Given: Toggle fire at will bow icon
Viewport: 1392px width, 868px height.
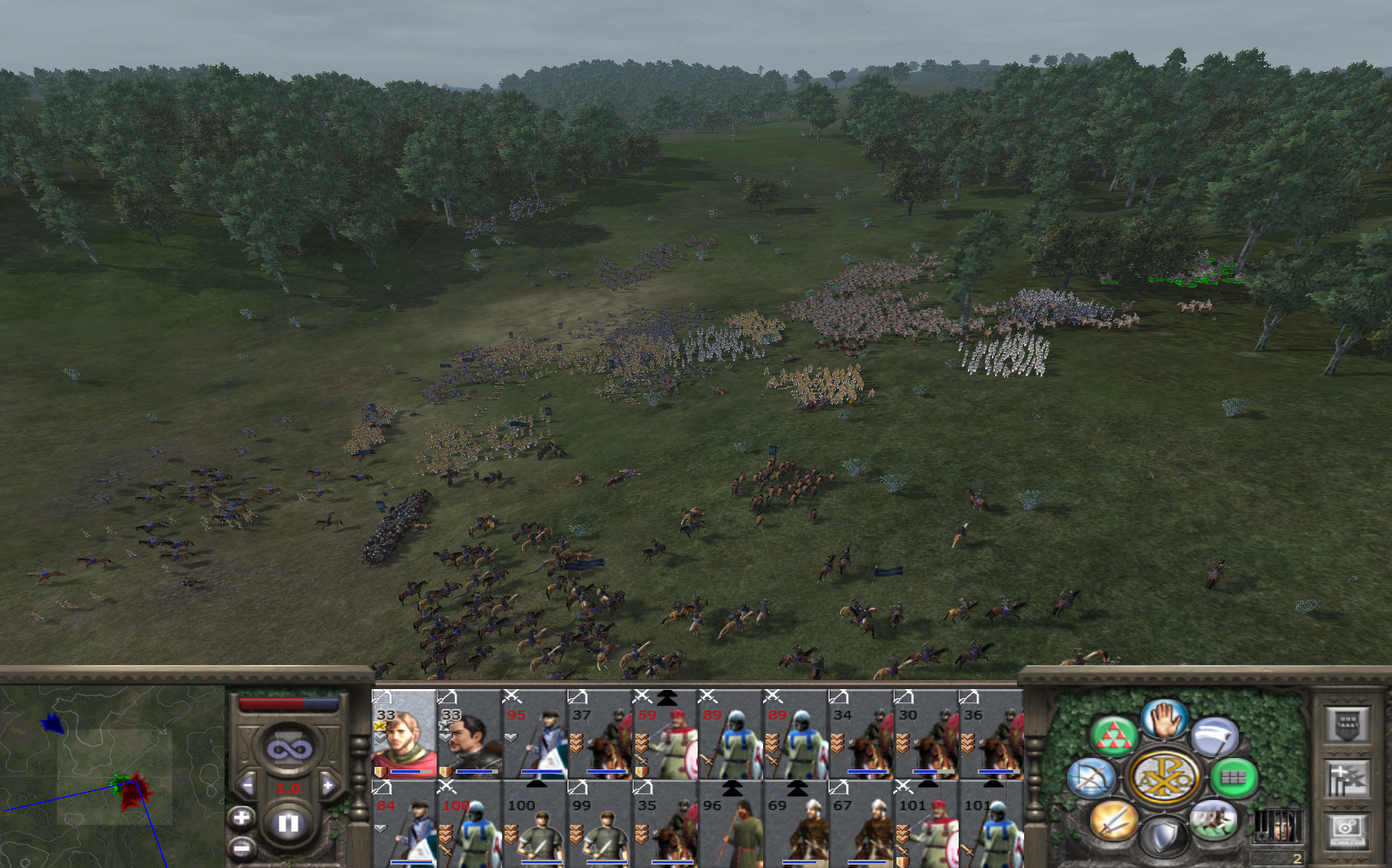Looking at the screenshot, I should (x=1090, y=779).
